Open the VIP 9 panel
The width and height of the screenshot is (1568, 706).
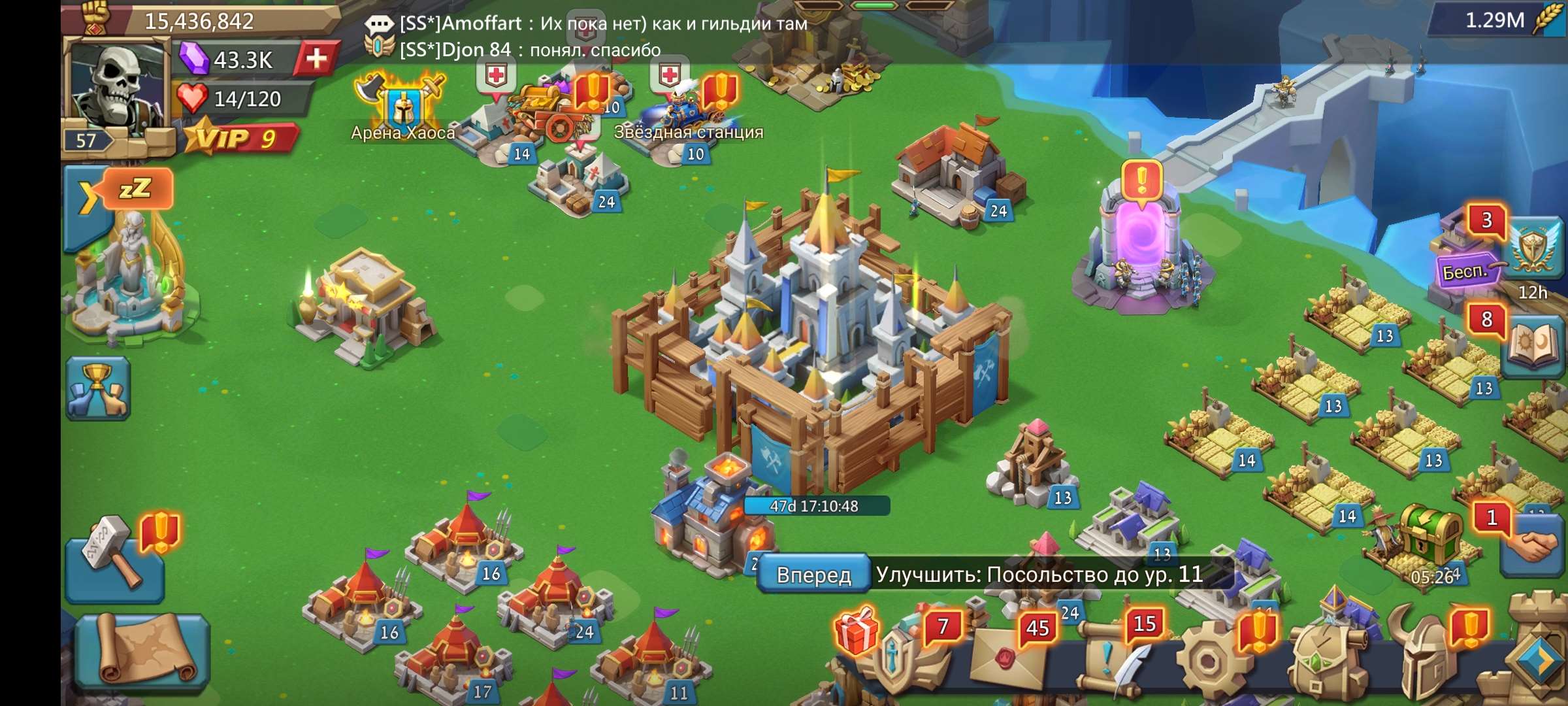point(240,139)
